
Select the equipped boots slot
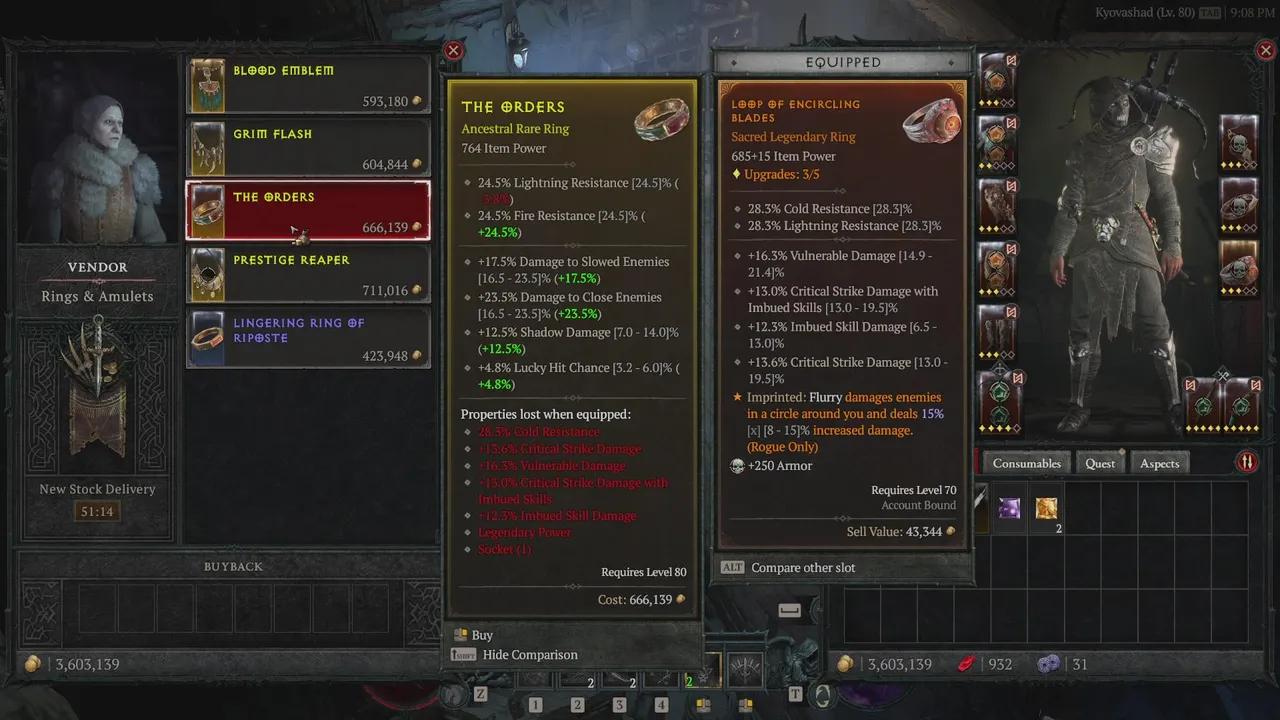(997, 330)
